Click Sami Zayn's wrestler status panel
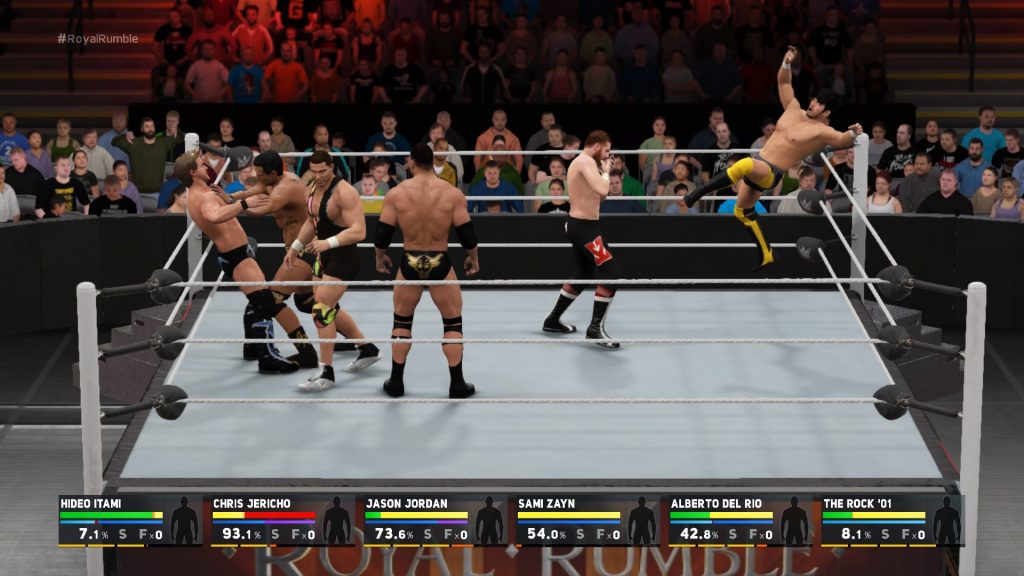The height and width of the screenshot is (576, 1024). [587, 520]
